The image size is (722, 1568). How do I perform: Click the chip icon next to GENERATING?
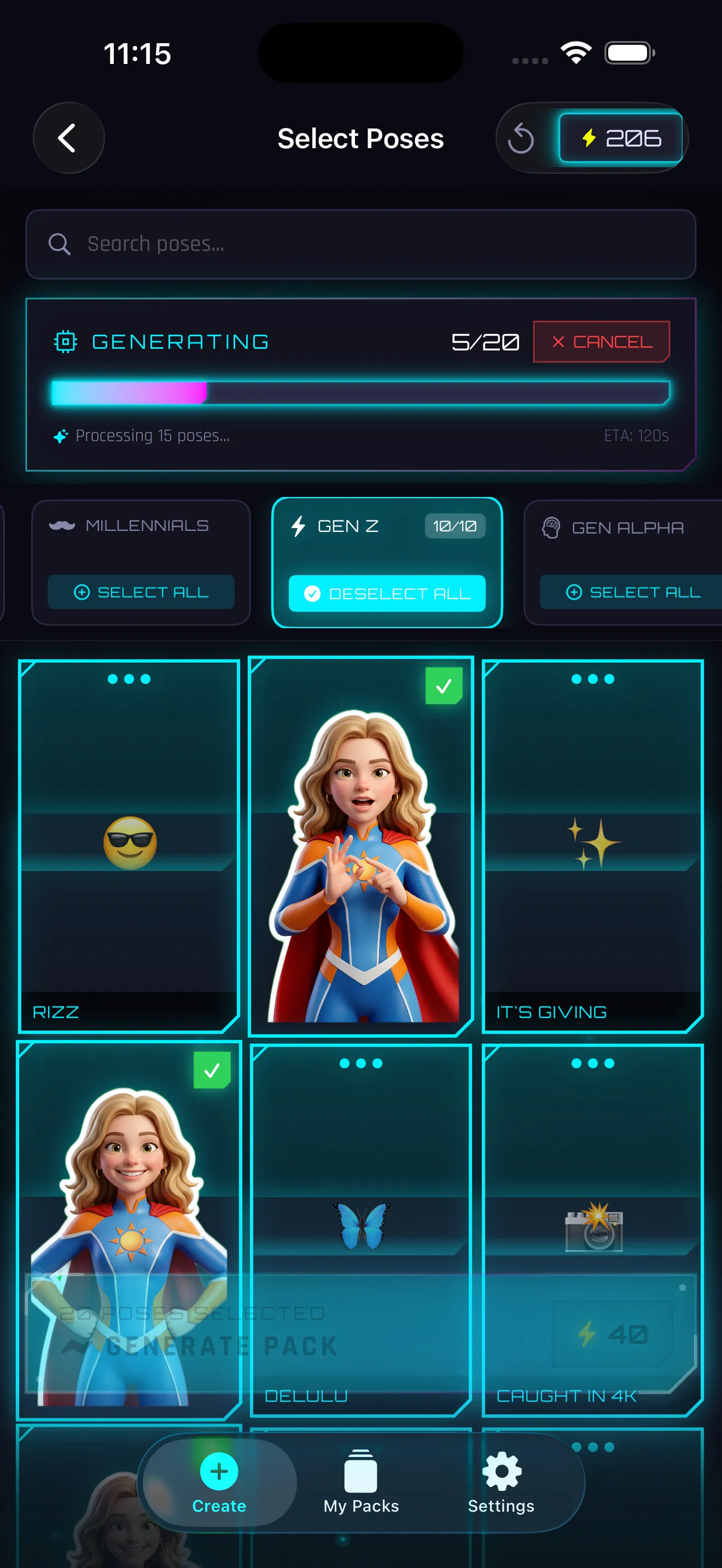66,342
